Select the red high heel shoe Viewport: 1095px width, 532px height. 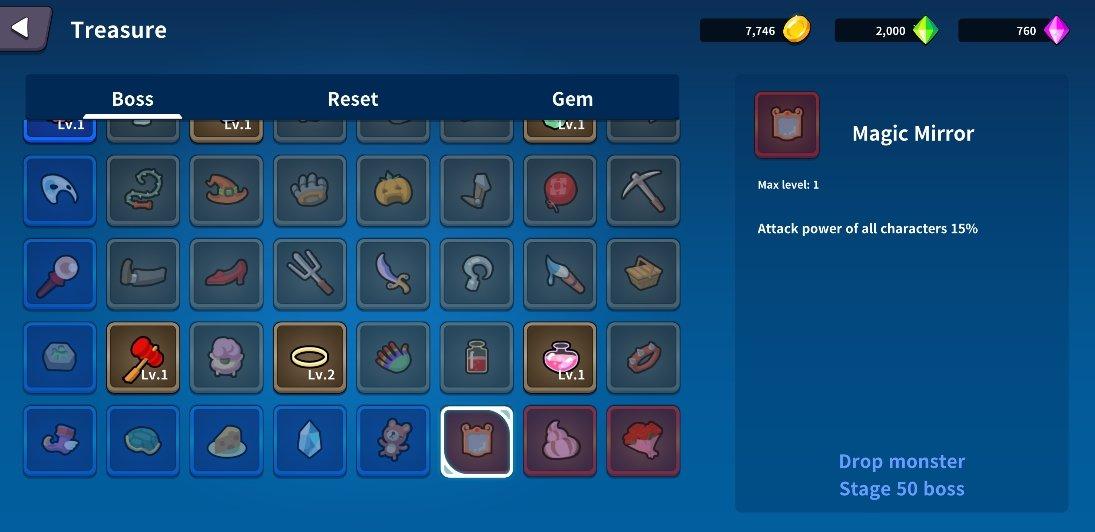click(x=226, y=274)
